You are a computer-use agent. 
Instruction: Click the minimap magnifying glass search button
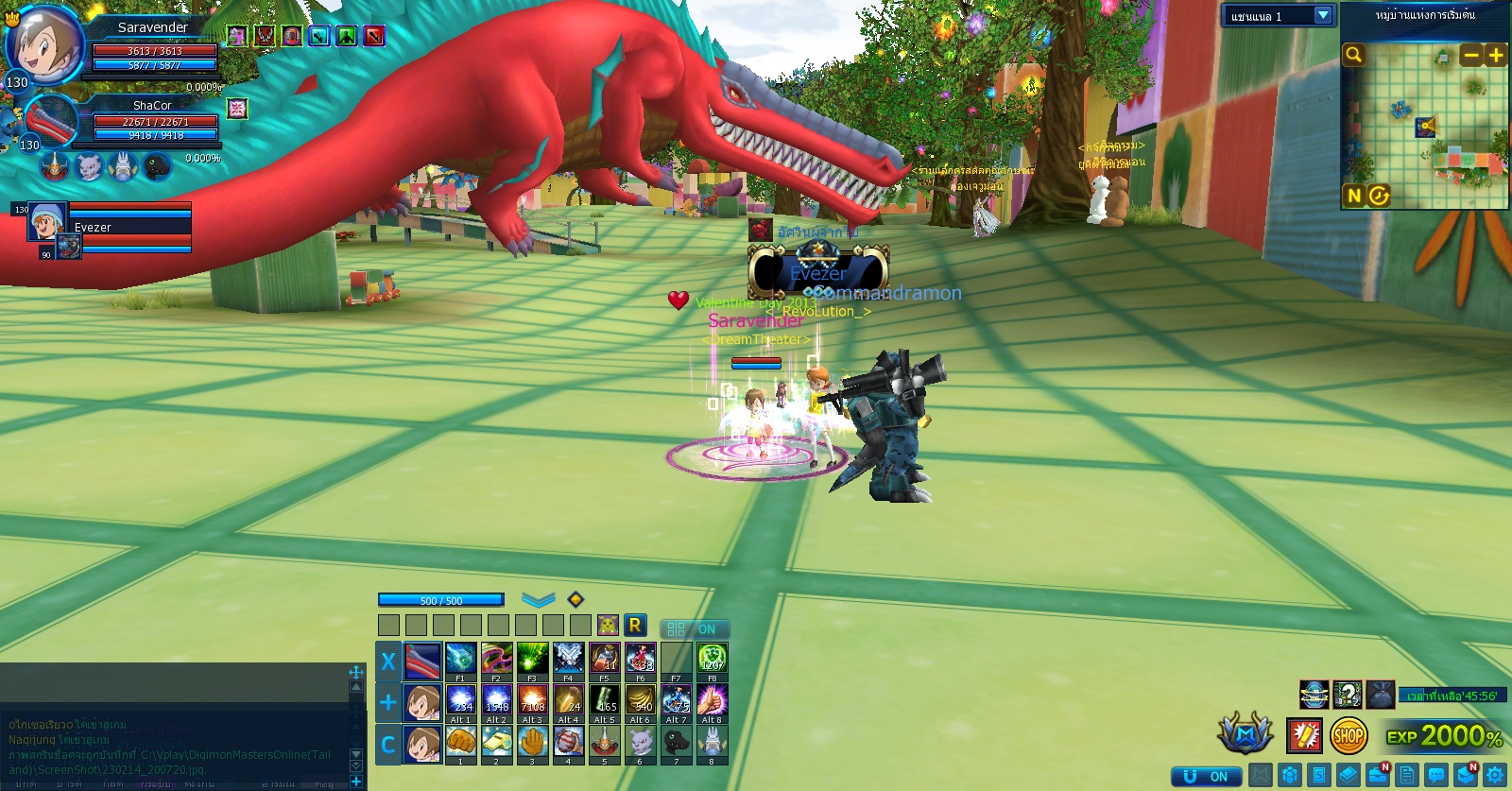click(x=1353, y=55)
